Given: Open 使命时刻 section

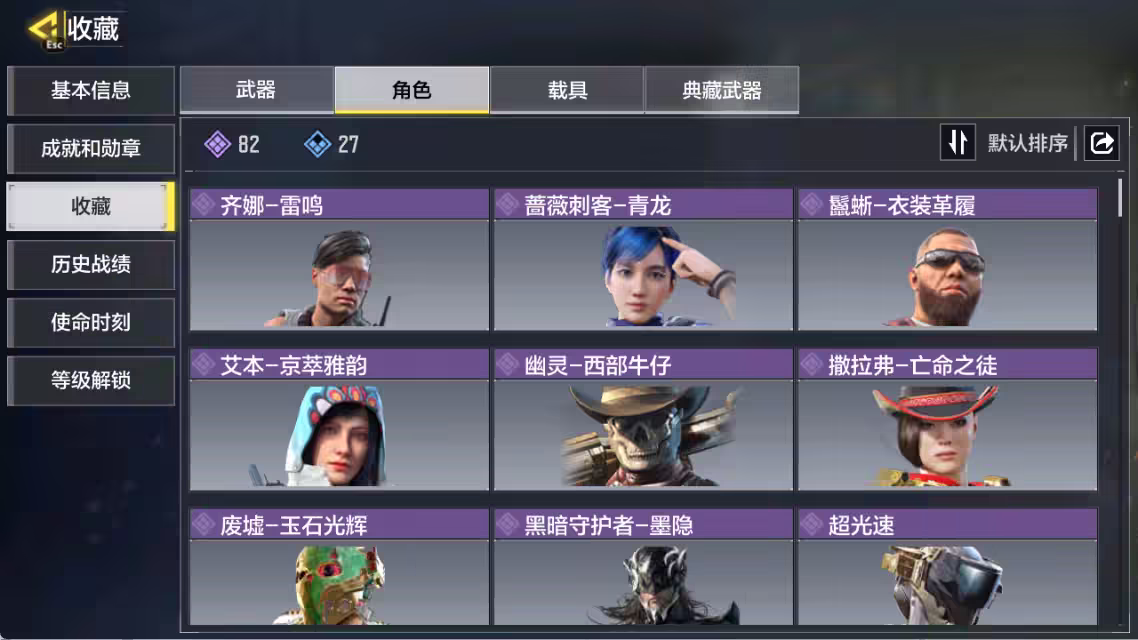Looking at the screenshot, I should [x=90, y=323].
